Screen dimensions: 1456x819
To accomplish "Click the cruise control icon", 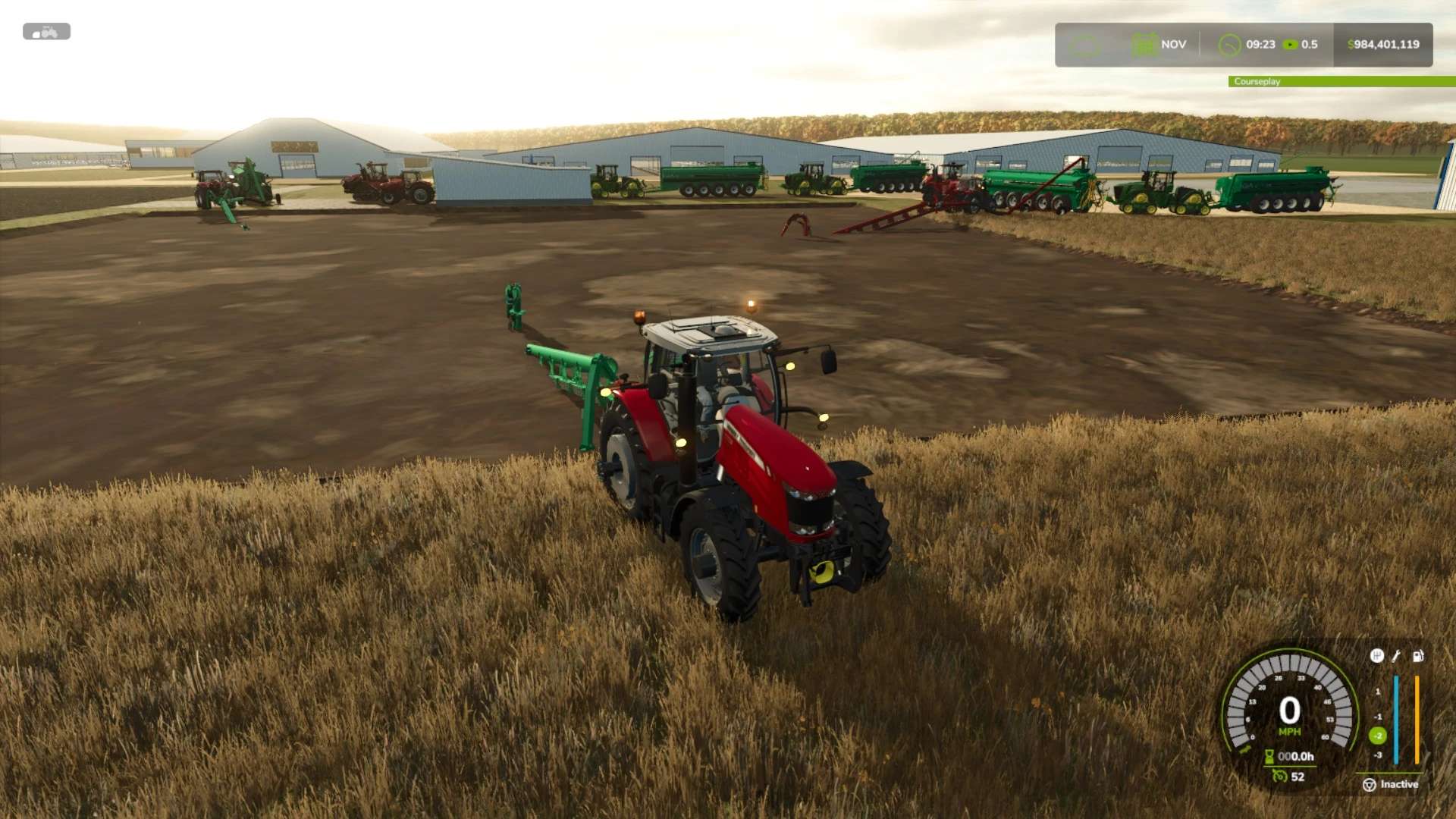I will pos(1280,776).
